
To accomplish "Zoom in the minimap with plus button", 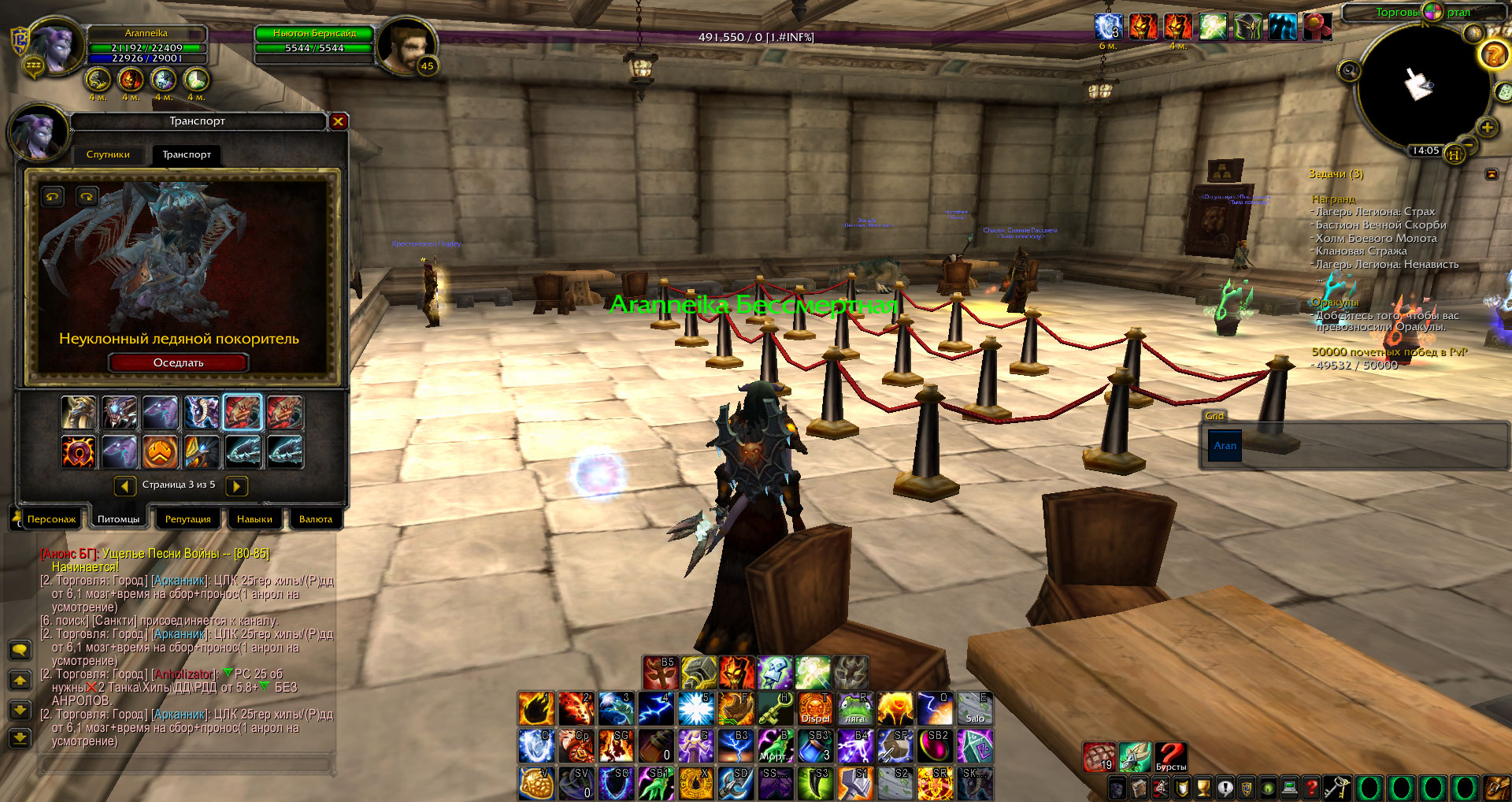I will click(1487, 128).
